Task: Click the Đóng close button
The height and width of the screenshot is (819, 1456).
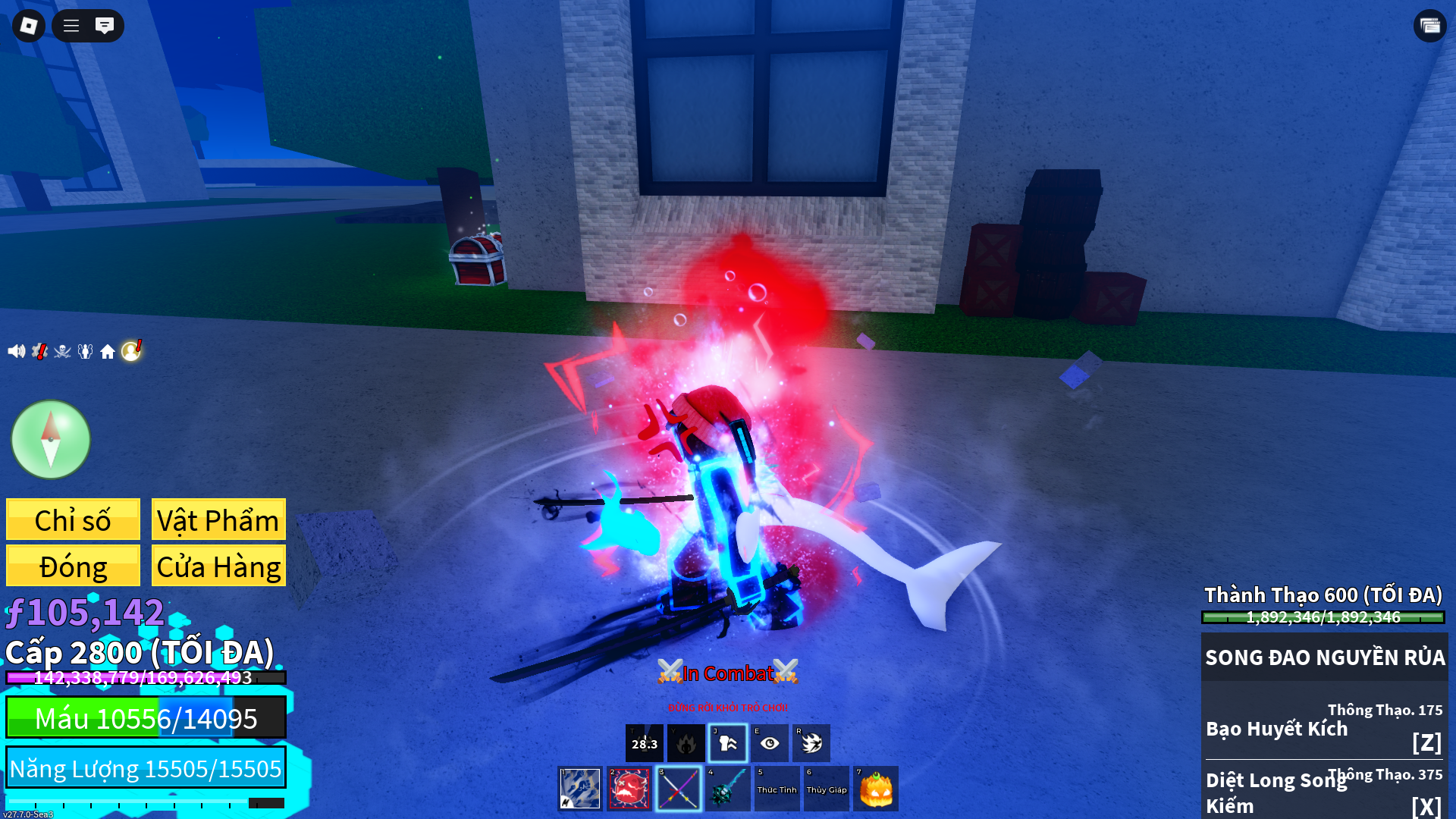Action: [x=73, y=566]
